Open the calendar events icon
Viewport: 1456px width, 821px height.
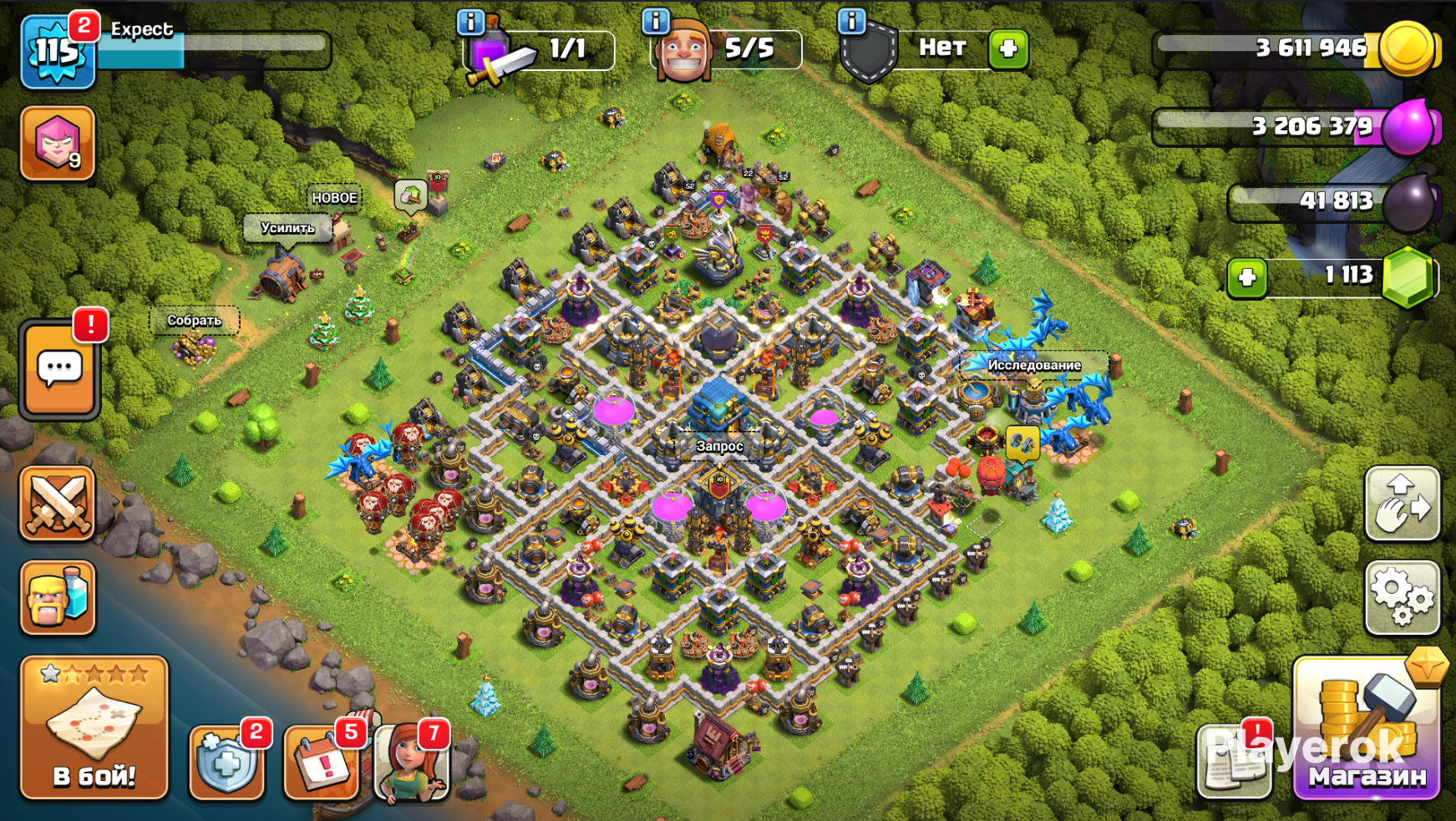[x=322, y=761]
